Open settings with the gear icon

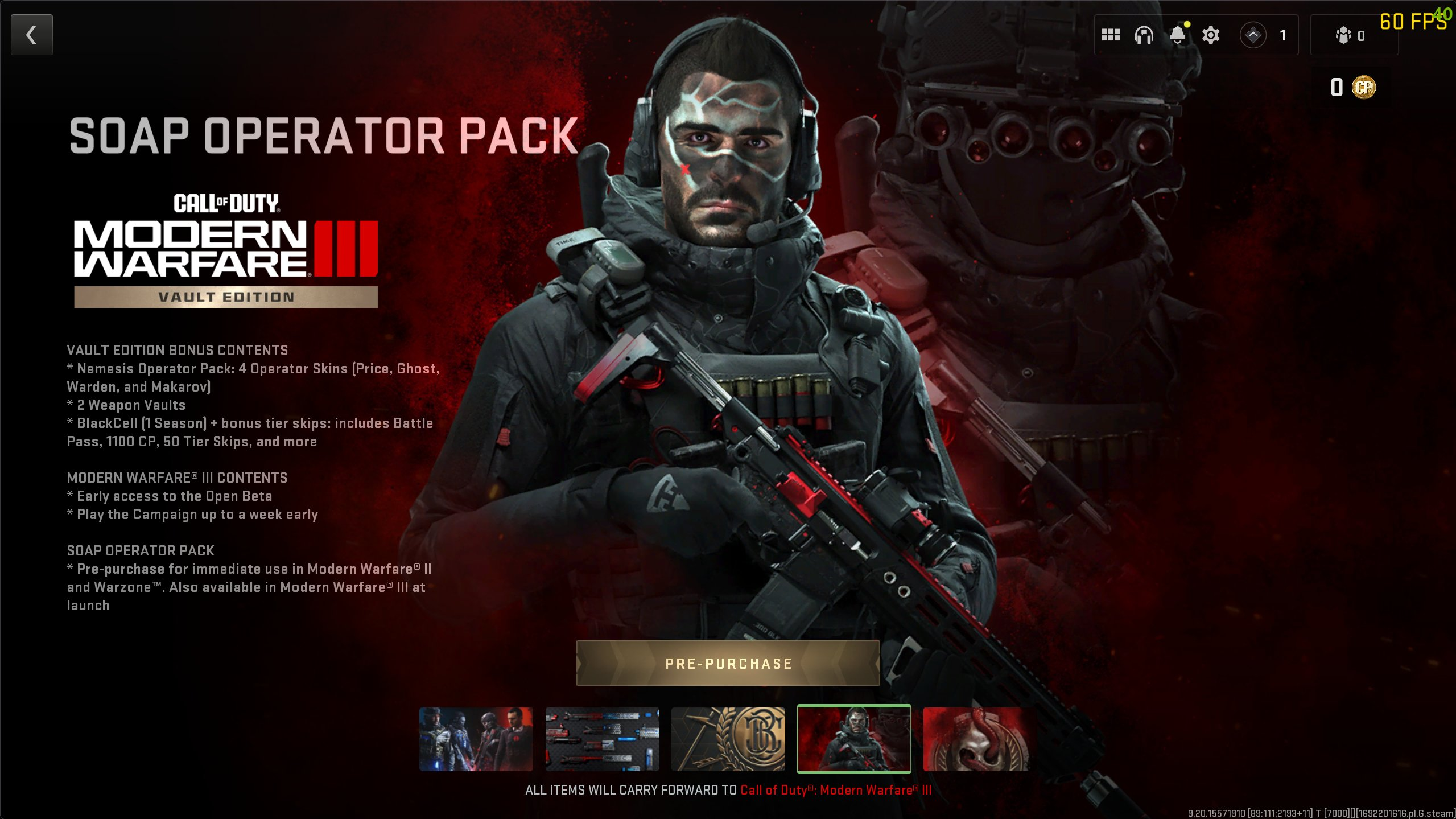tap(1211, 35)
